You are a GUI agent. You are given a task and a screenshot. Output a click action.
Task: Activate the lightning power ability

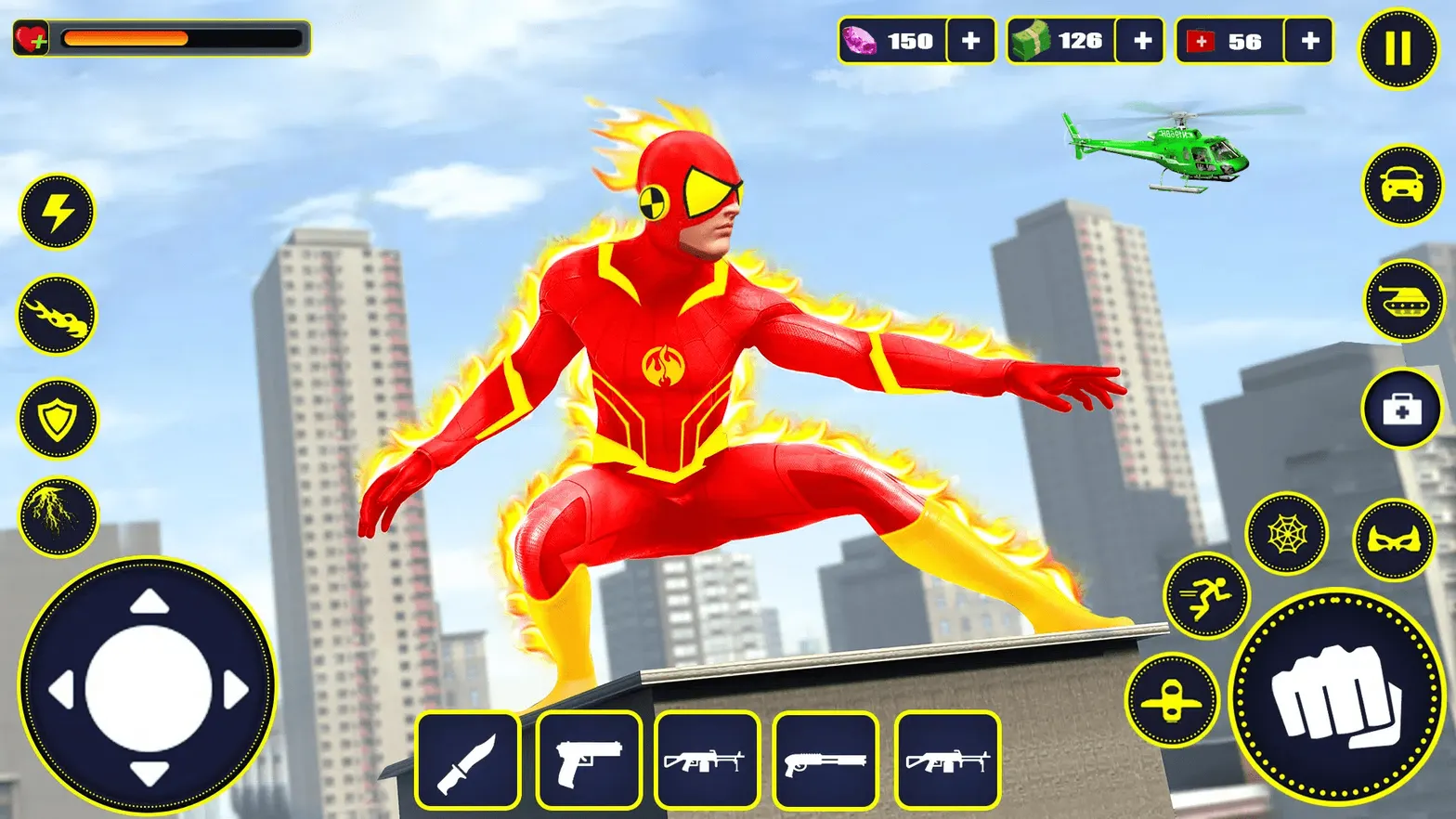56,212
